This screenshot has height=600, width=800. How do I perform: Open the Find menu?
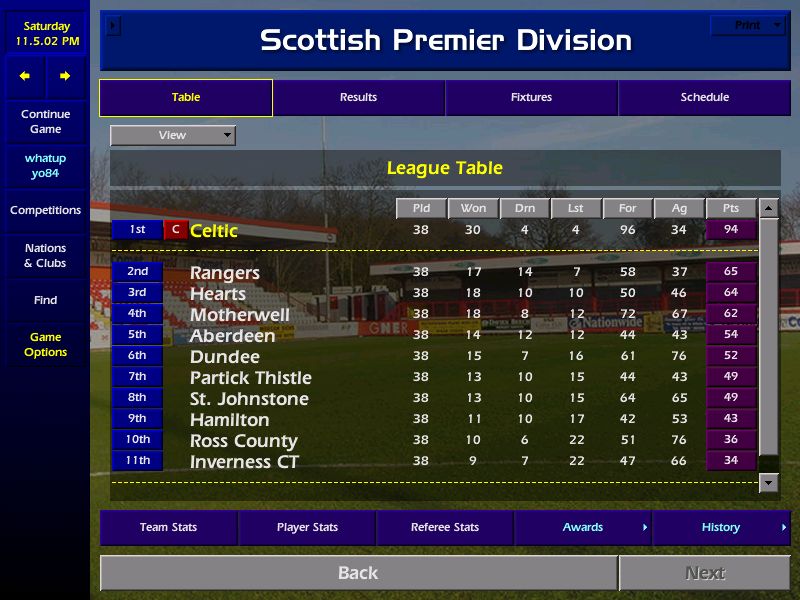point(45,300)
